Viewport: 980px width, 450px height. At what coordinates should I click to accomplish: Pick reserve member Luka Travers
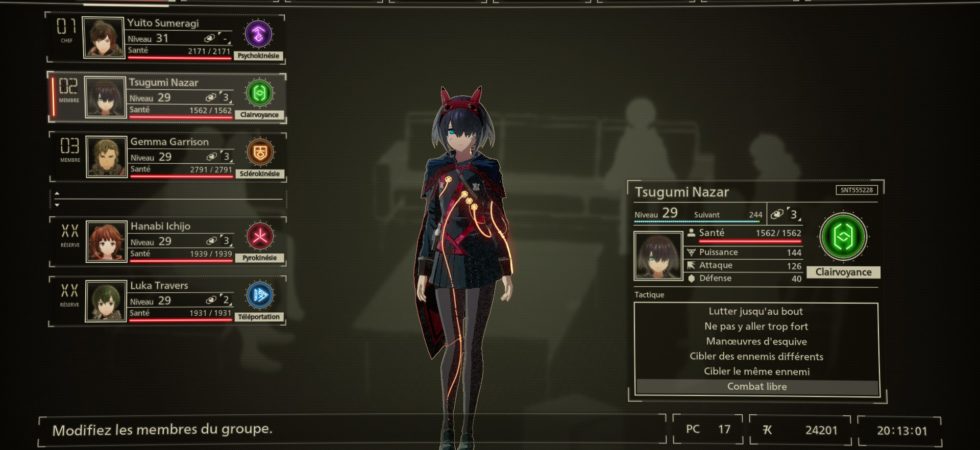(x=165, y=300)
